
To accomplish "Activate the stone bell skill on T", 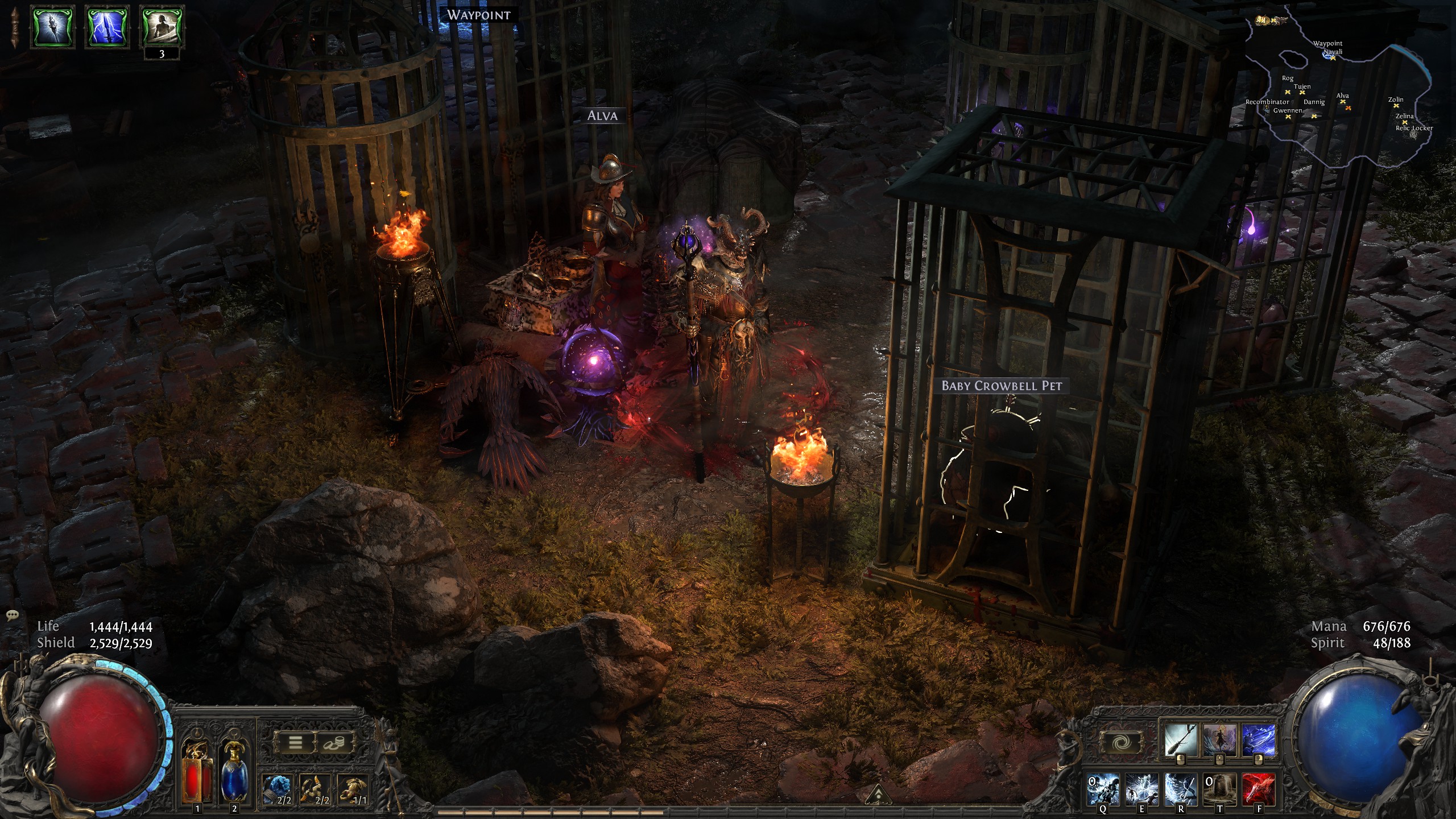I will (x=1219, y=789).
